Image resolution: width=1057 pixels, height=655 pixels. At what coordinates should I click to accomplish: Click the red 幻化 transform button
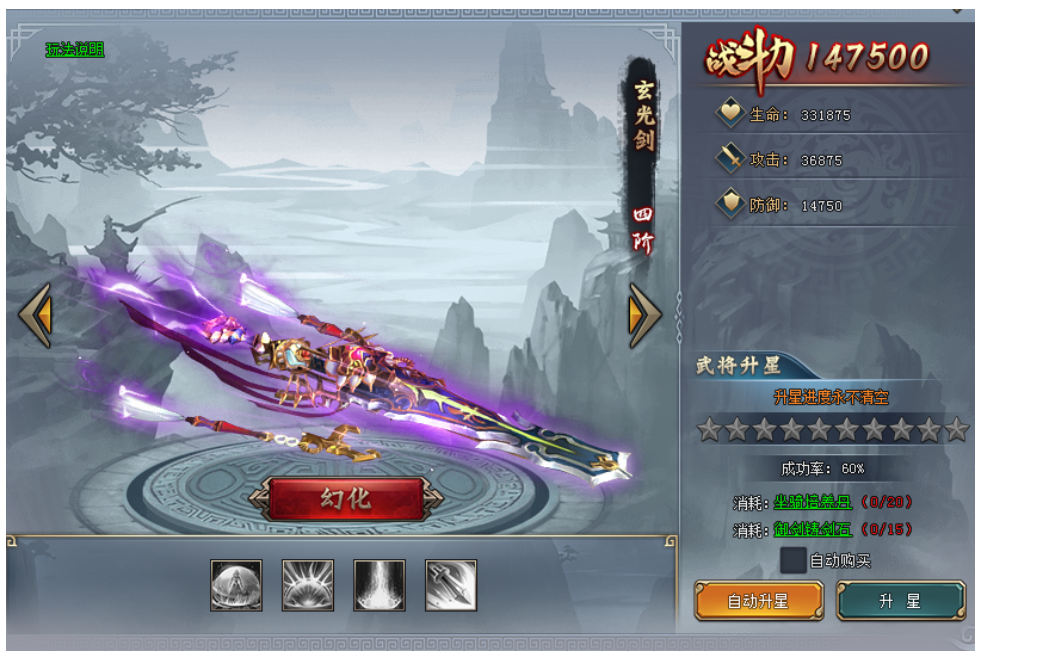(x=346, y=498)
